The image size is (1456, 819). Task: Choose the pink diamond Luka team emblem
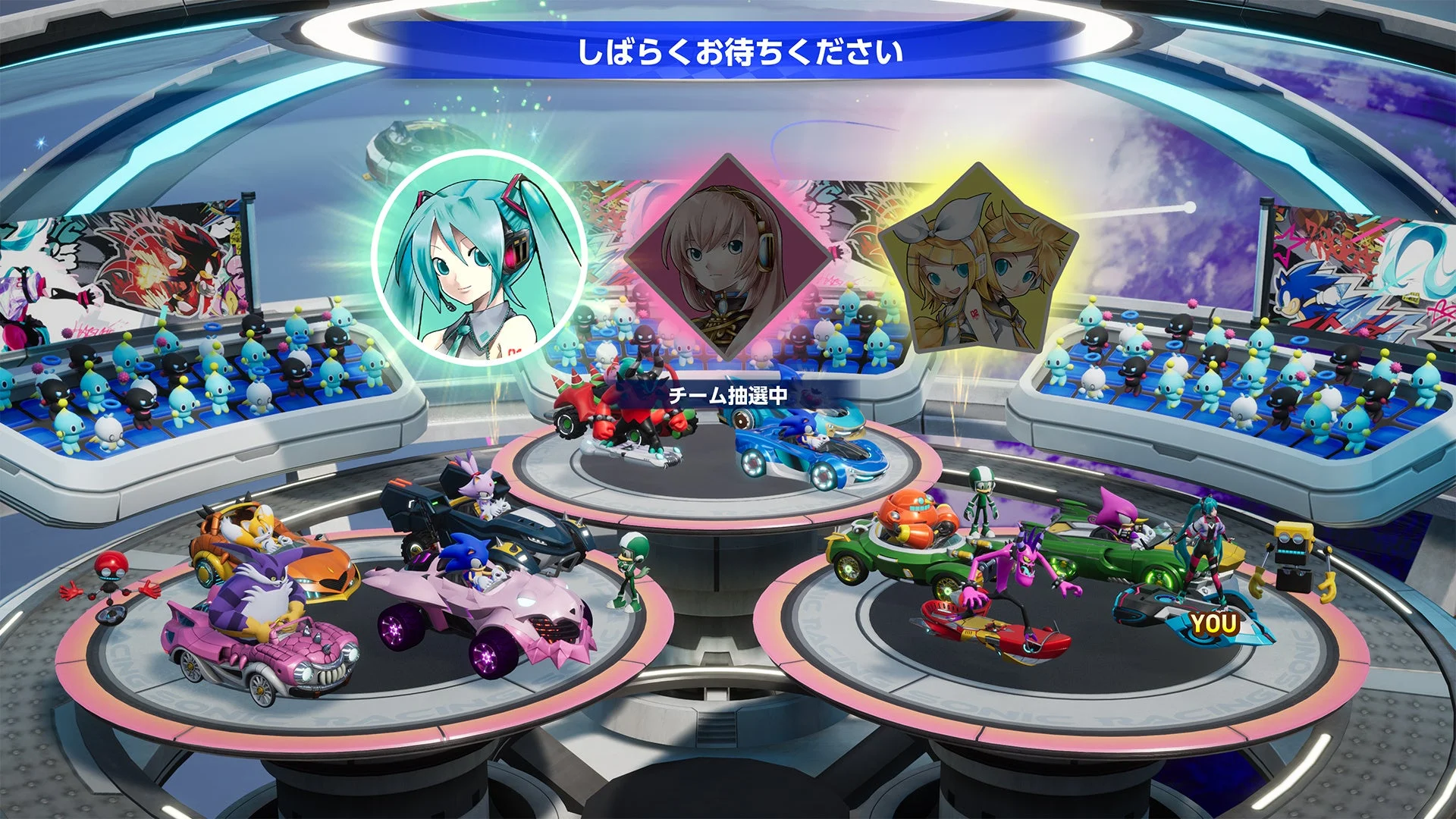[726, 256]
